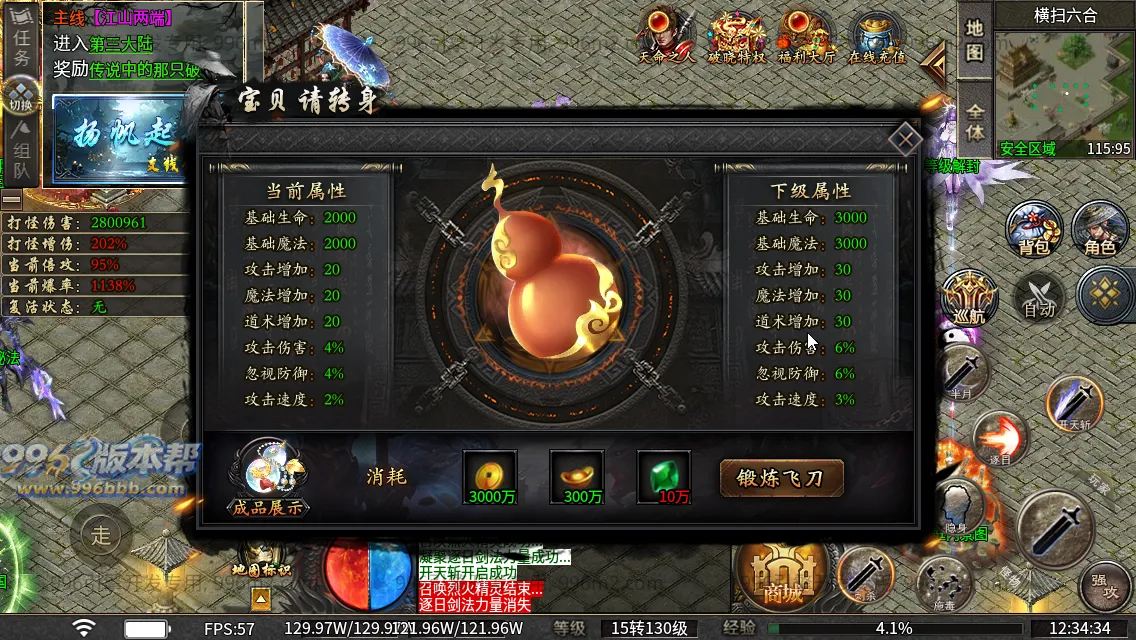Click the 锻炼飞刀 forge button
Image resolution: width=1136 pixels, height=640 pixels.
(x=782, y=478)
